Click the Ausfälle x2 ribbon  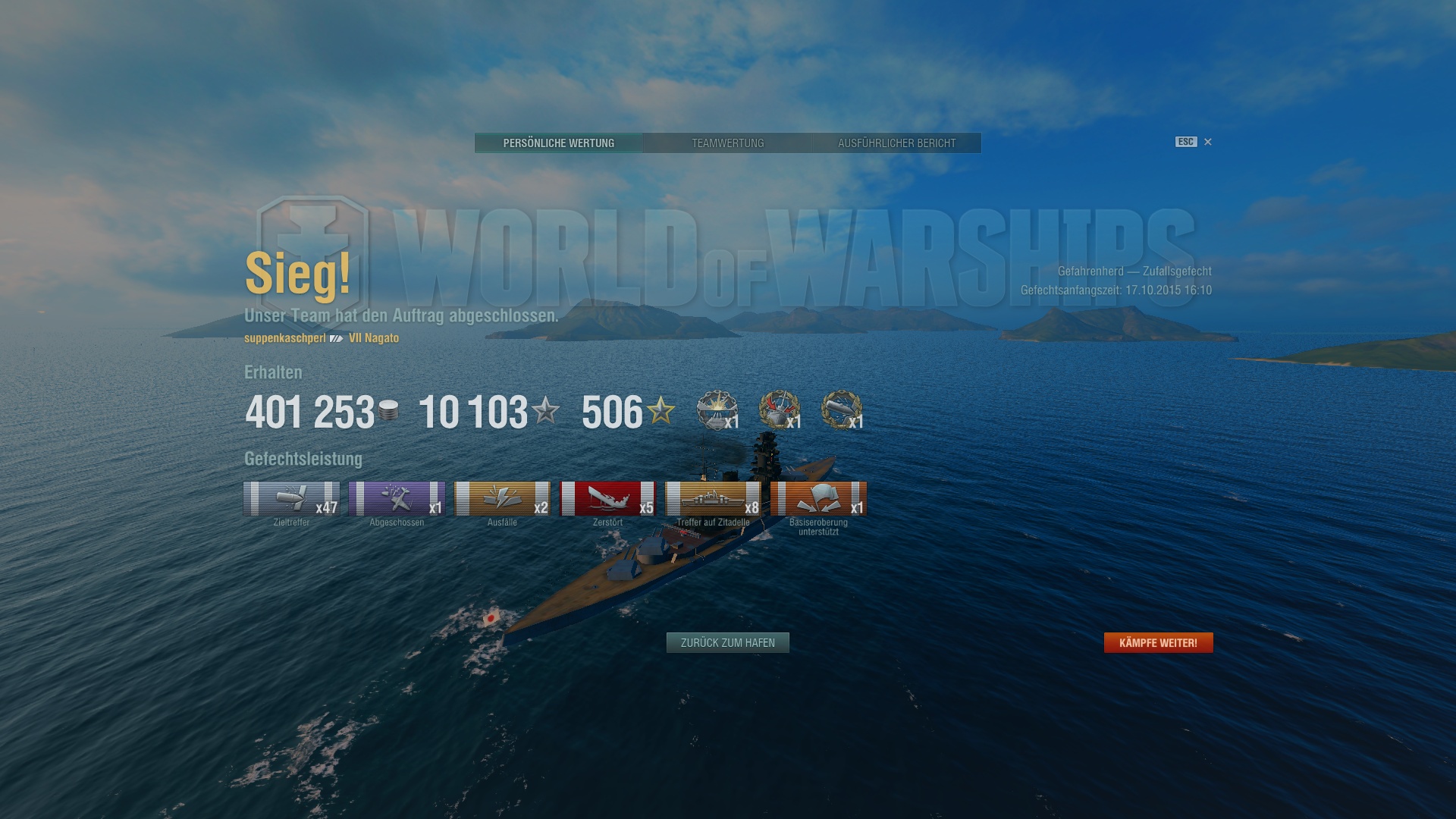(502, 499)
